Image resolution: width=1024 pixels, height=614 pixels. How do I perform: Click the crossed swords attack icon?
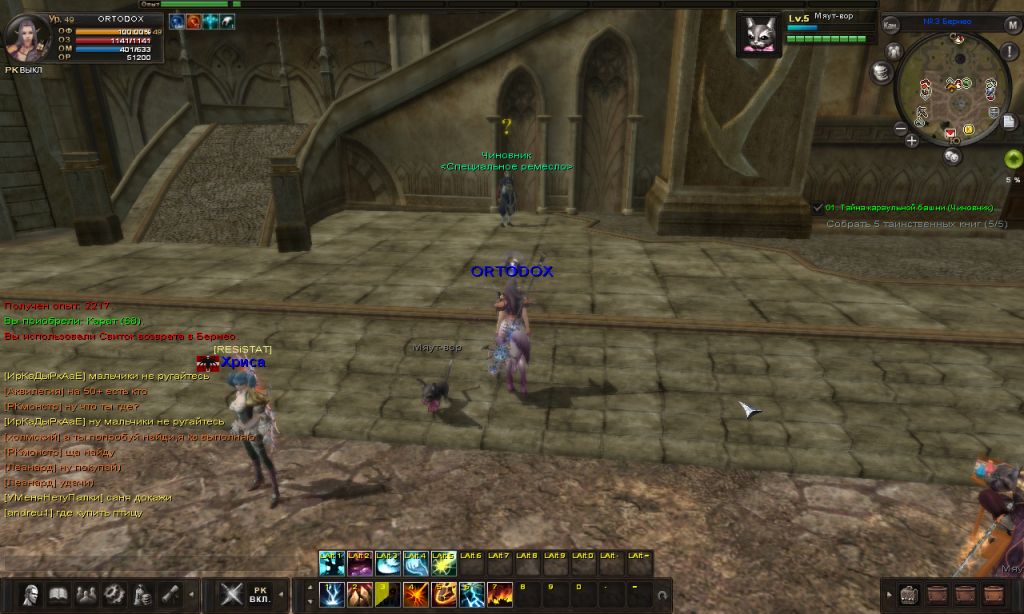tap(232, 593)
